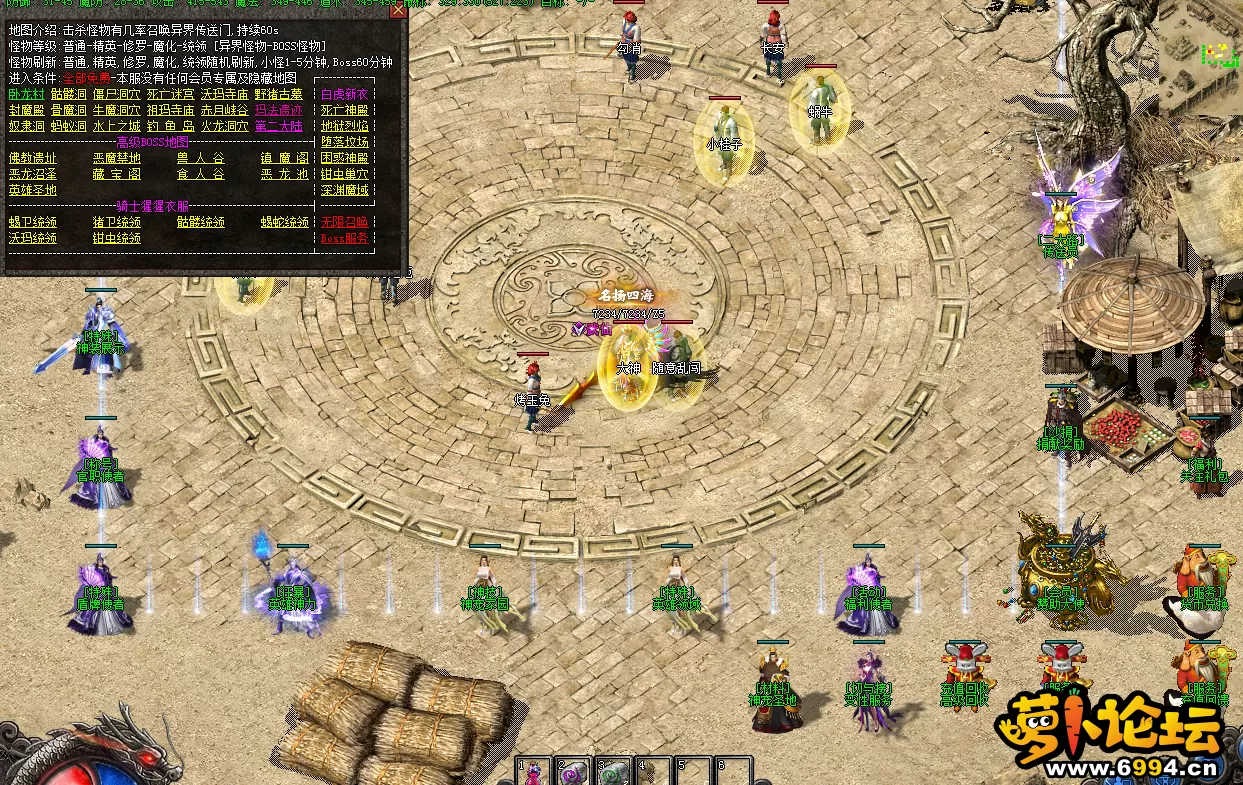Select the 玛法遗迹 link
Viewport: 1243px width, 785px height.
click(x=278, y=110)
